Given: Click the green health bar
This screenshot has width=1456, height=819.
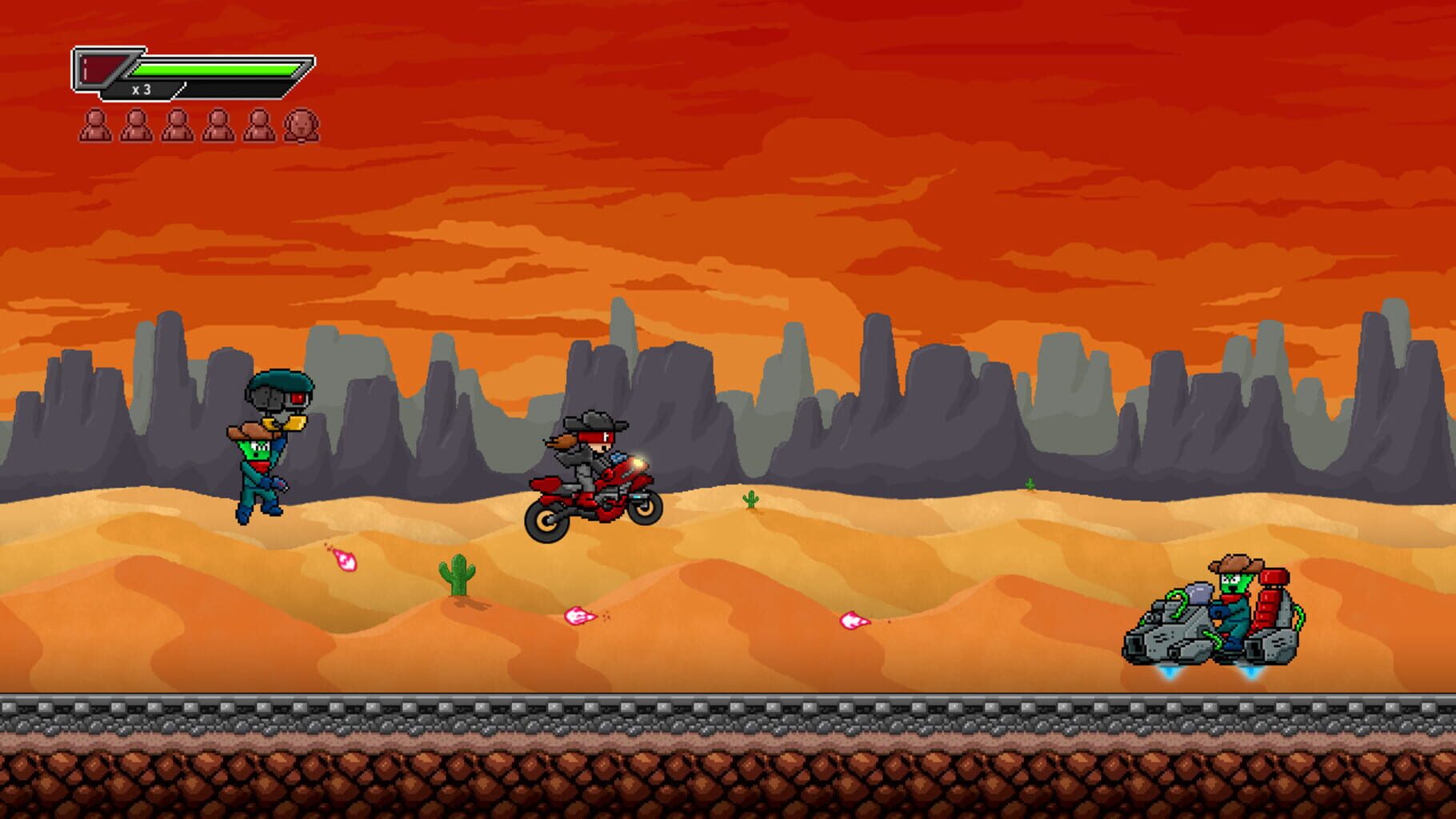Looking at the screenshot, I should click(216, 69).
